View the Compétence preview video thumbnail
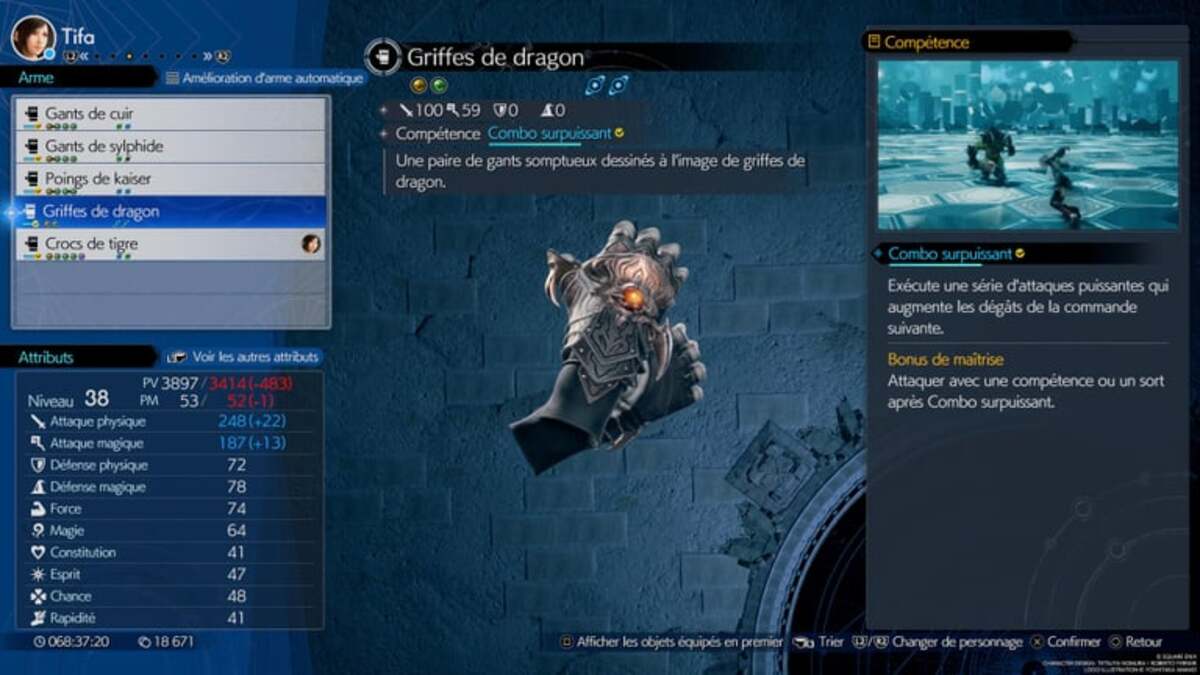This screenshot has height=675, width=1200. point(1027,145)
